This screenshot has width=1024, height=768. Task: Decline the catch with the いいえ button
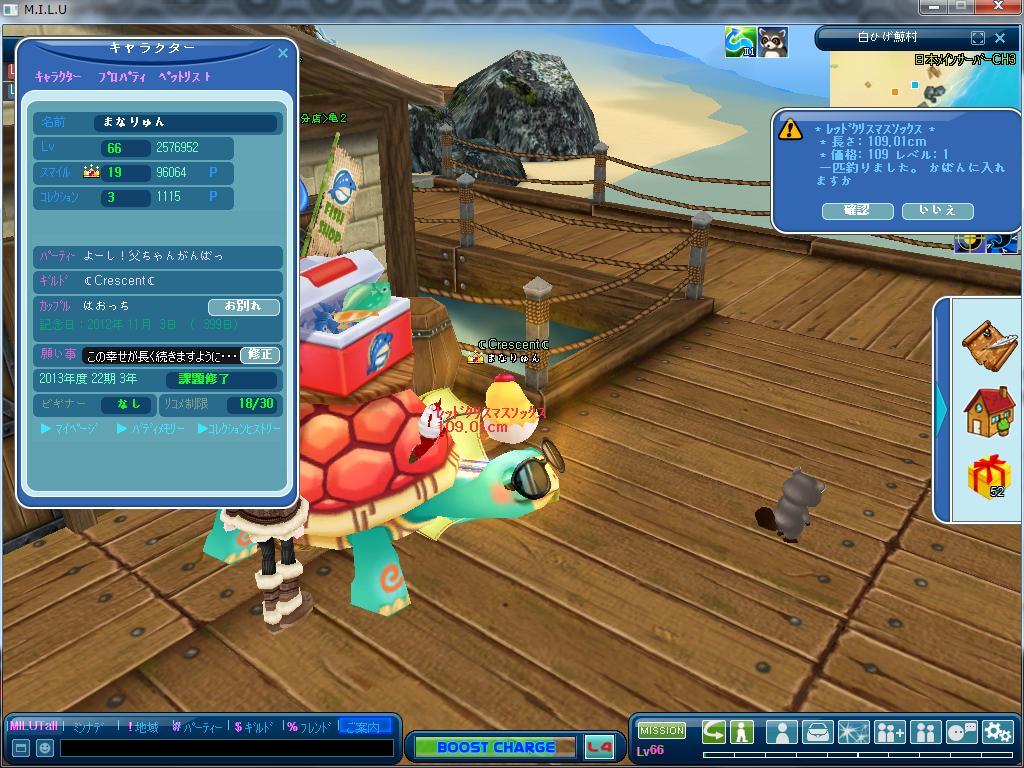(937, 210)
